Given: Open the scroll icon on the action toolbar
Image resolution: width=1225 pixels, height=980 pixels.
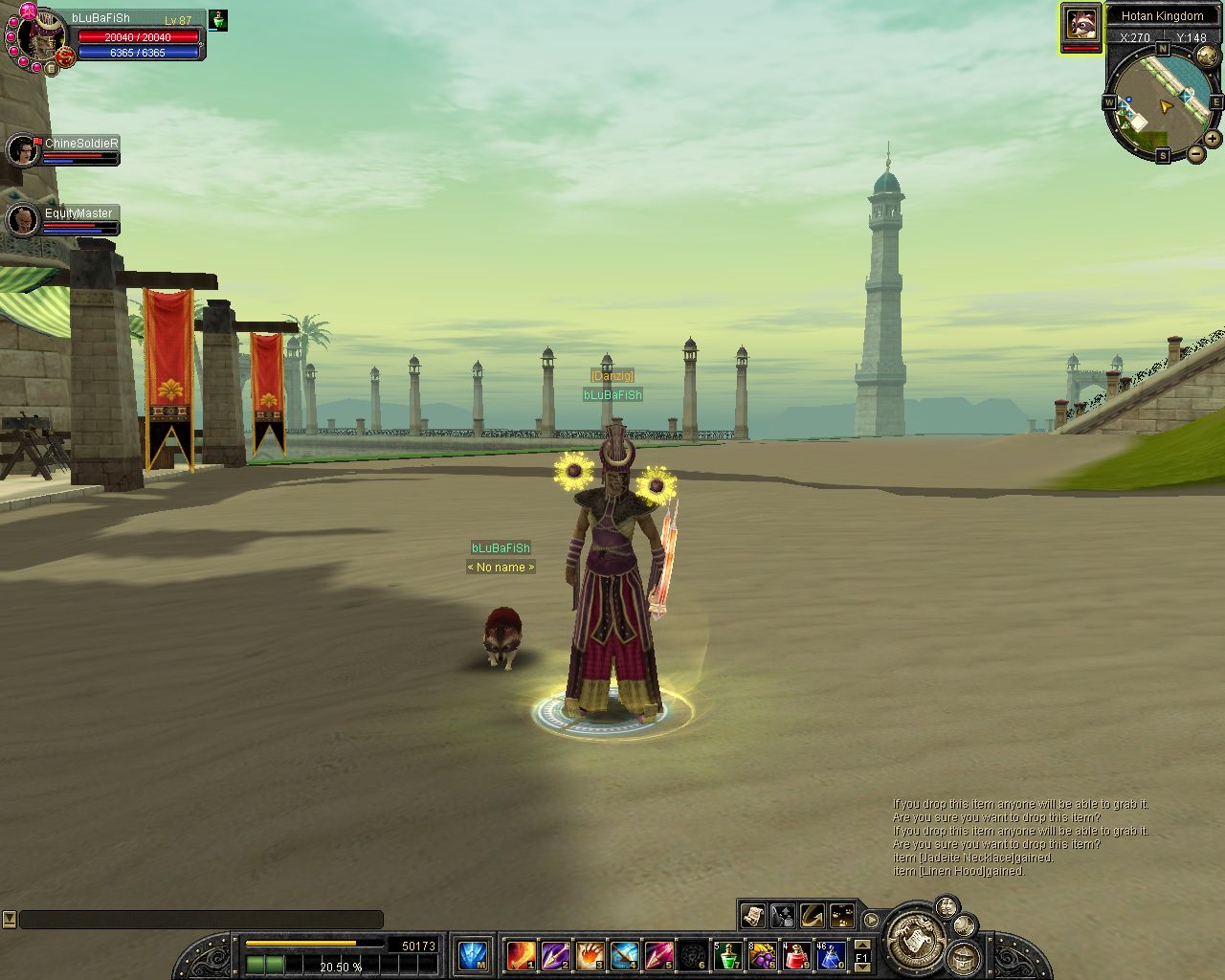Looking at the screenshot, I should point(752,916).
